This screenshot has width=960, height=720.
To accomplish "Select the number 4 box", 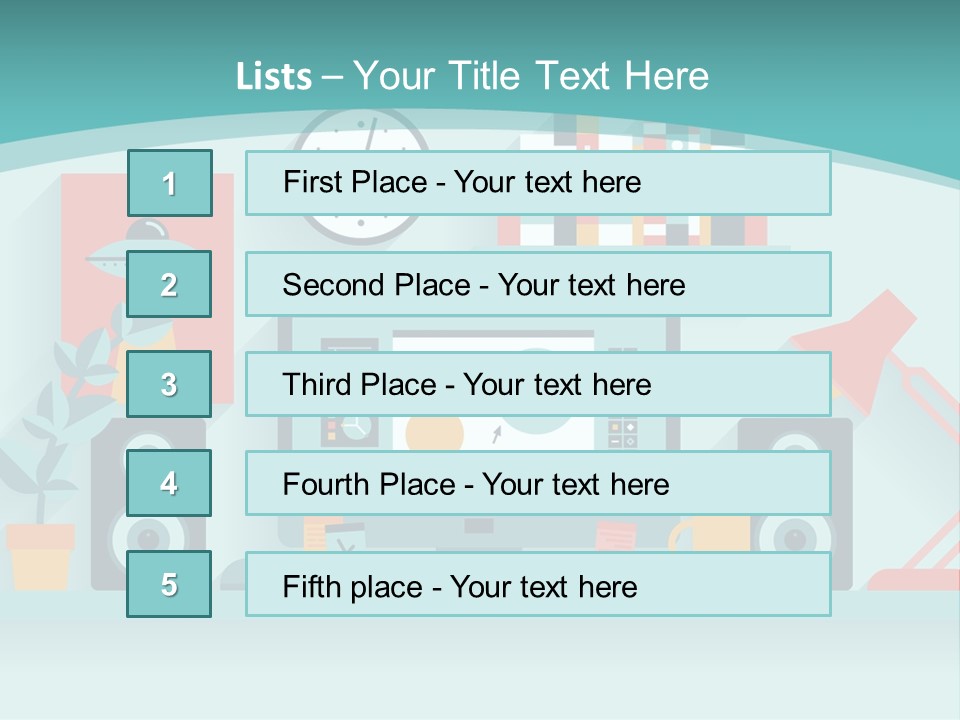I will [x=169, y=483].
